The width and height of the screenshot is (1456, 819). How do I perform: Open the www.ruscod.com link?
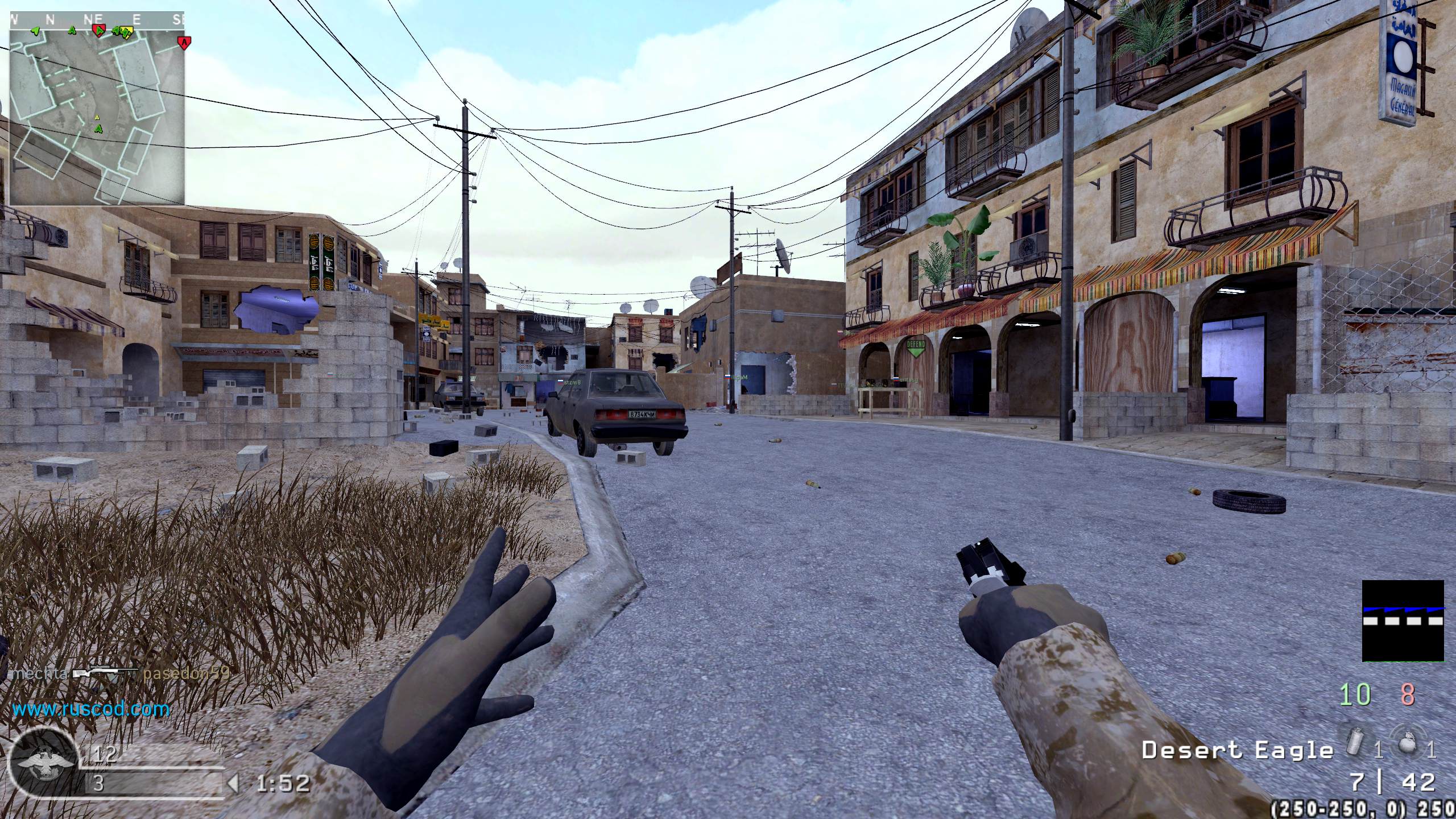pos(91,709)
